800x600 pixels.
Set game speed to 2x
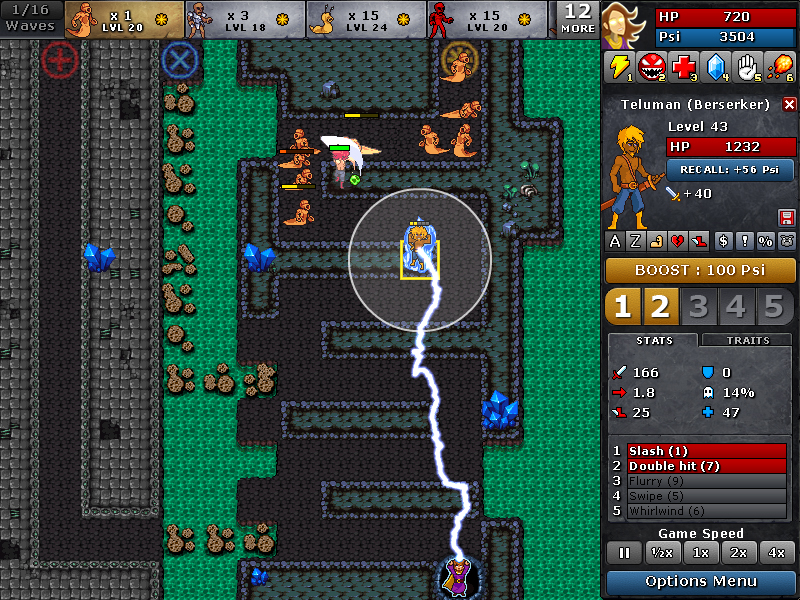(x=738, y=552)
